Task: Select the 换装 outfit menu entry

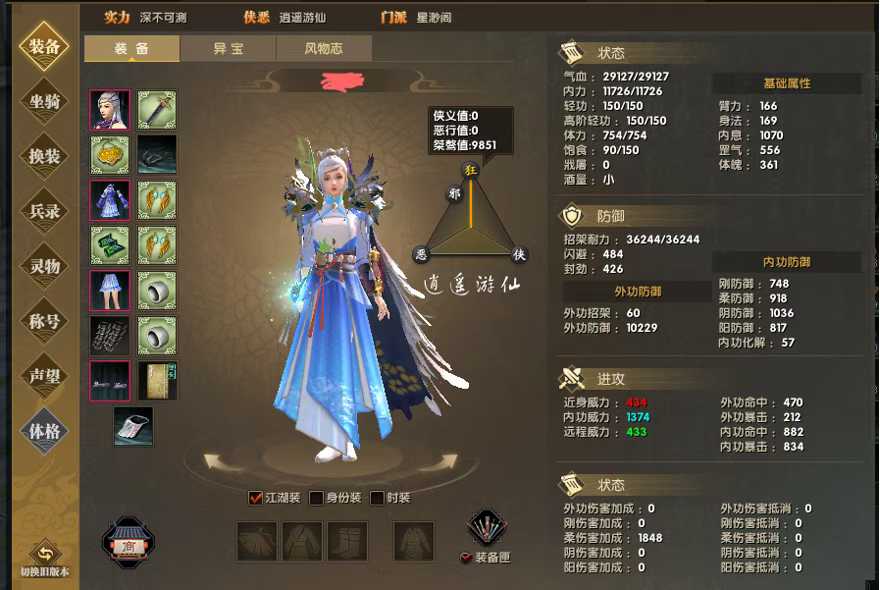Action: coord(44,156)
